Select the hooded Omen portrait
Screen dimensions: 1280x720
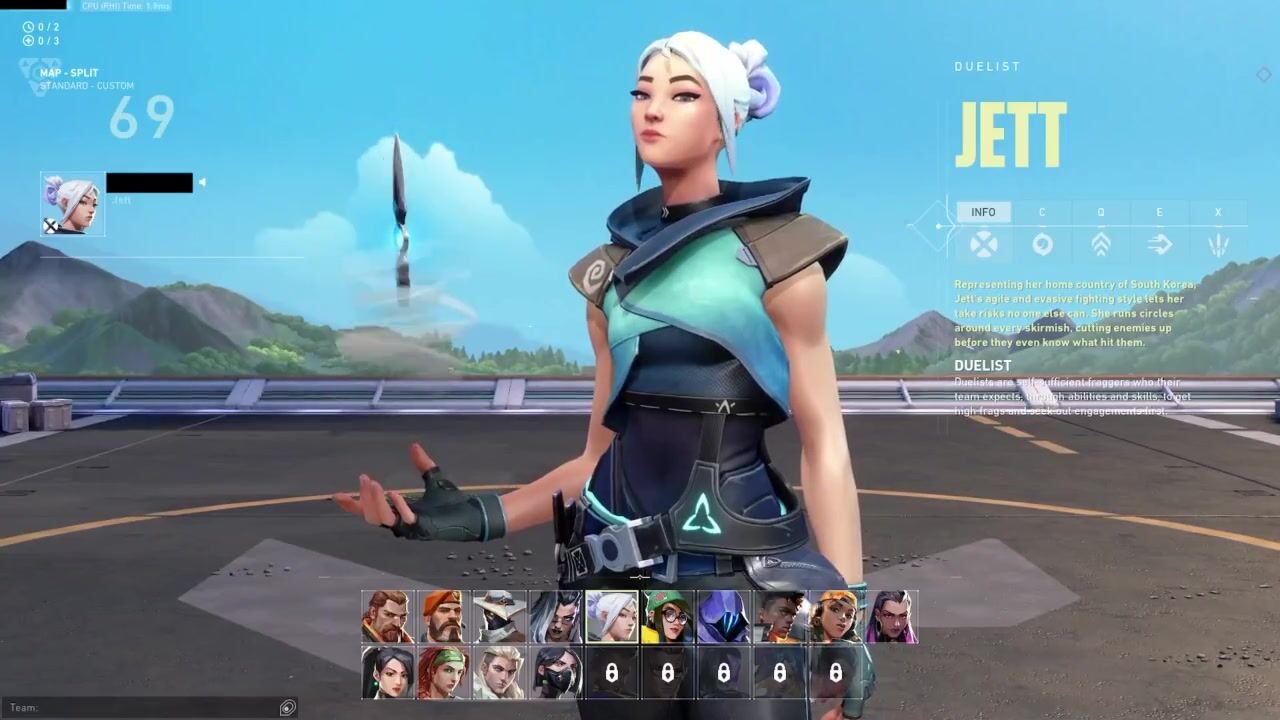[723, 616]
